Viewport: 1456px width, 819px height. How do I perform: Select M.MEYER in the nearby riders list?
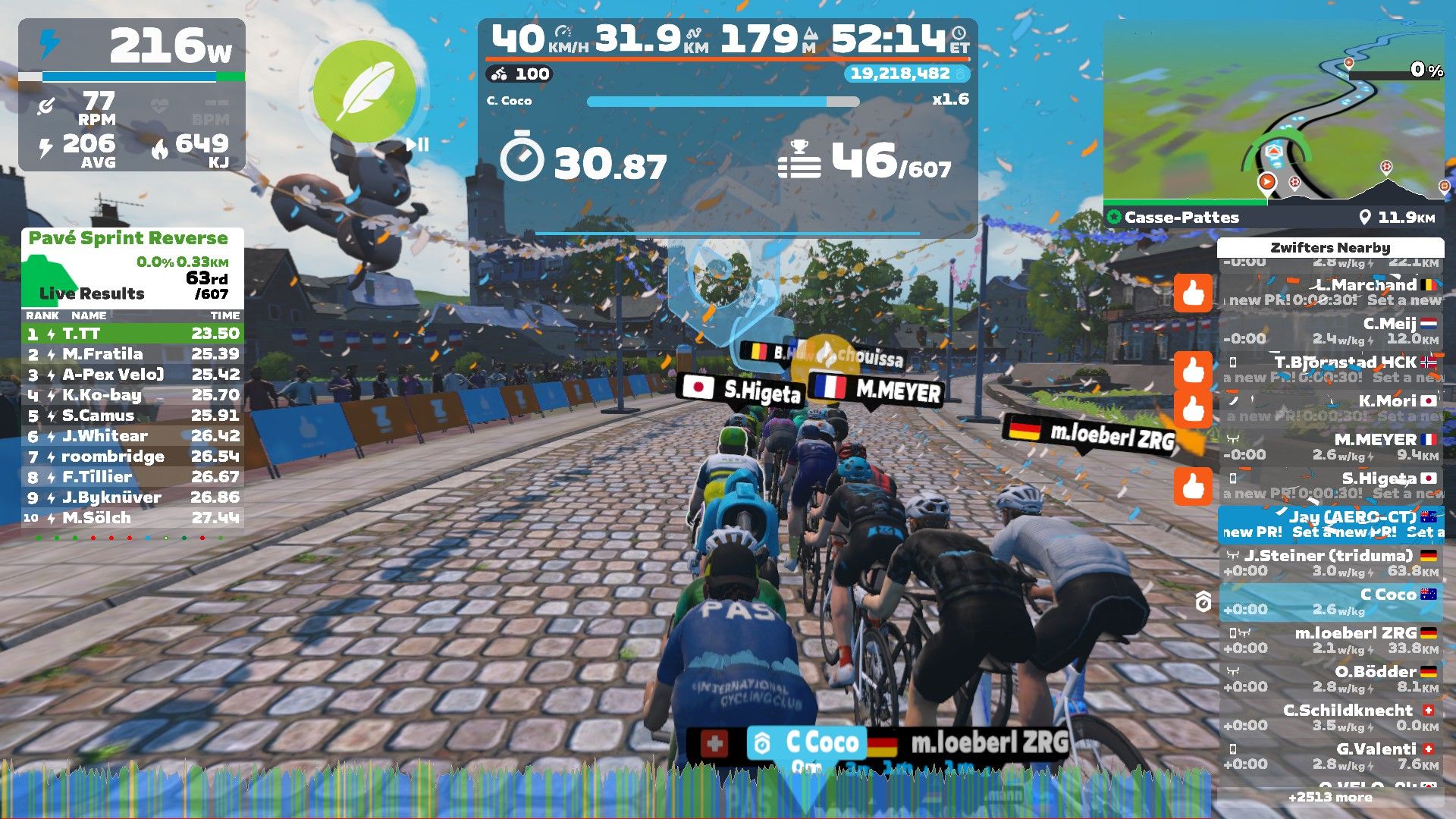[x=1331, y=447]
